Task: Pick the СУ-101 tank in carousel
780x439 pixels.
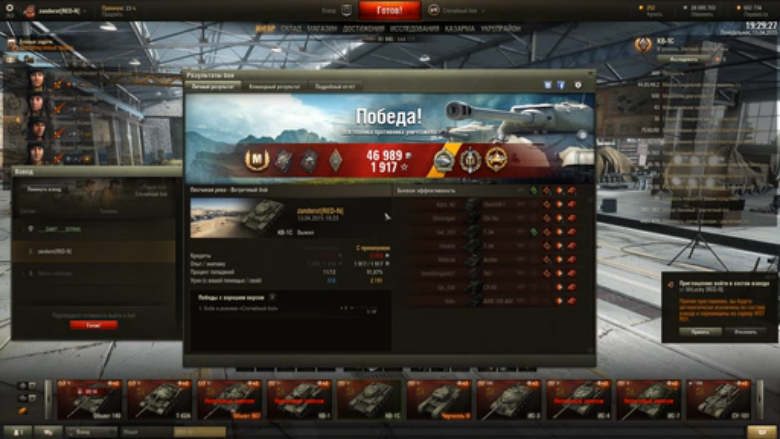Action: pyautogui.click(x=718, y=400)
